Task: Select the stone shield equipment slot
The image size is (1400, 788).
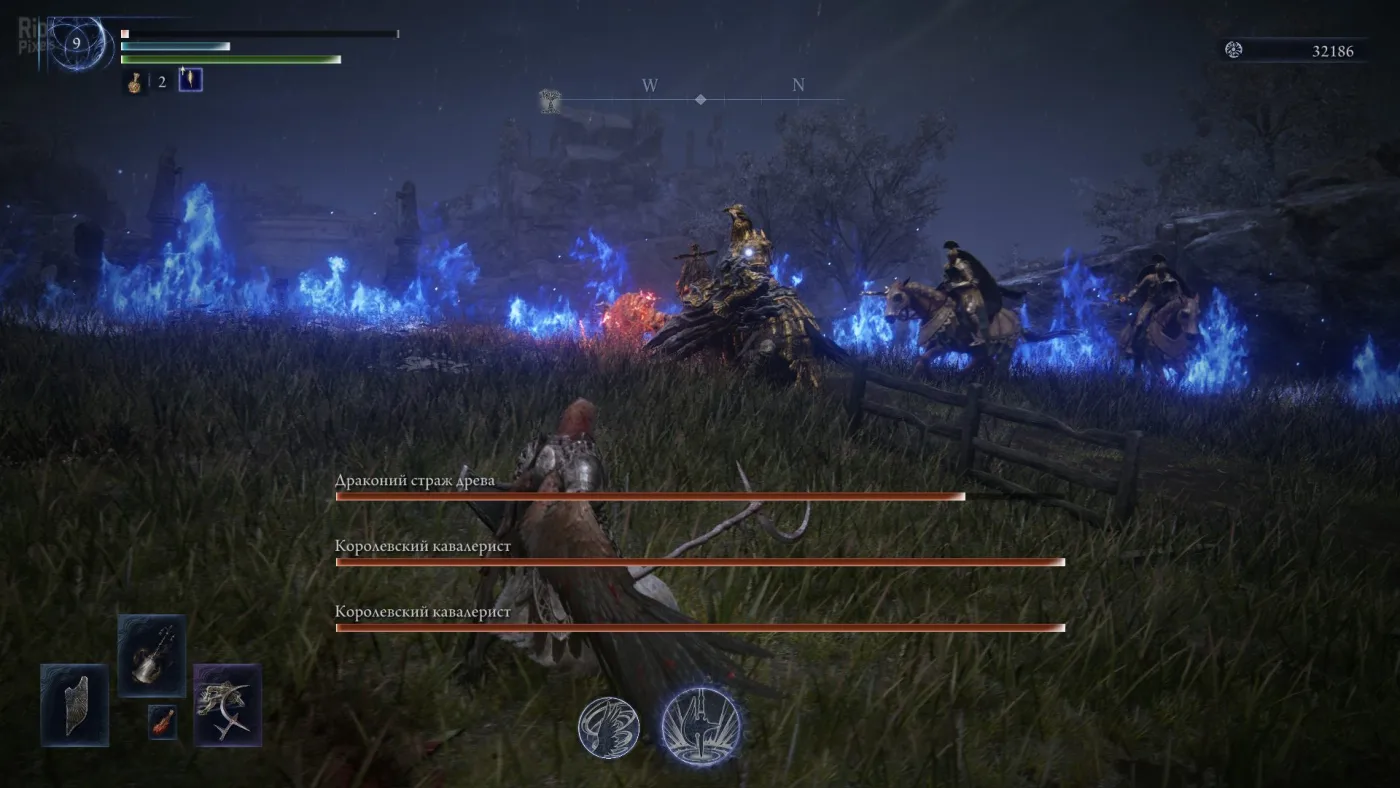Action: 75,705
